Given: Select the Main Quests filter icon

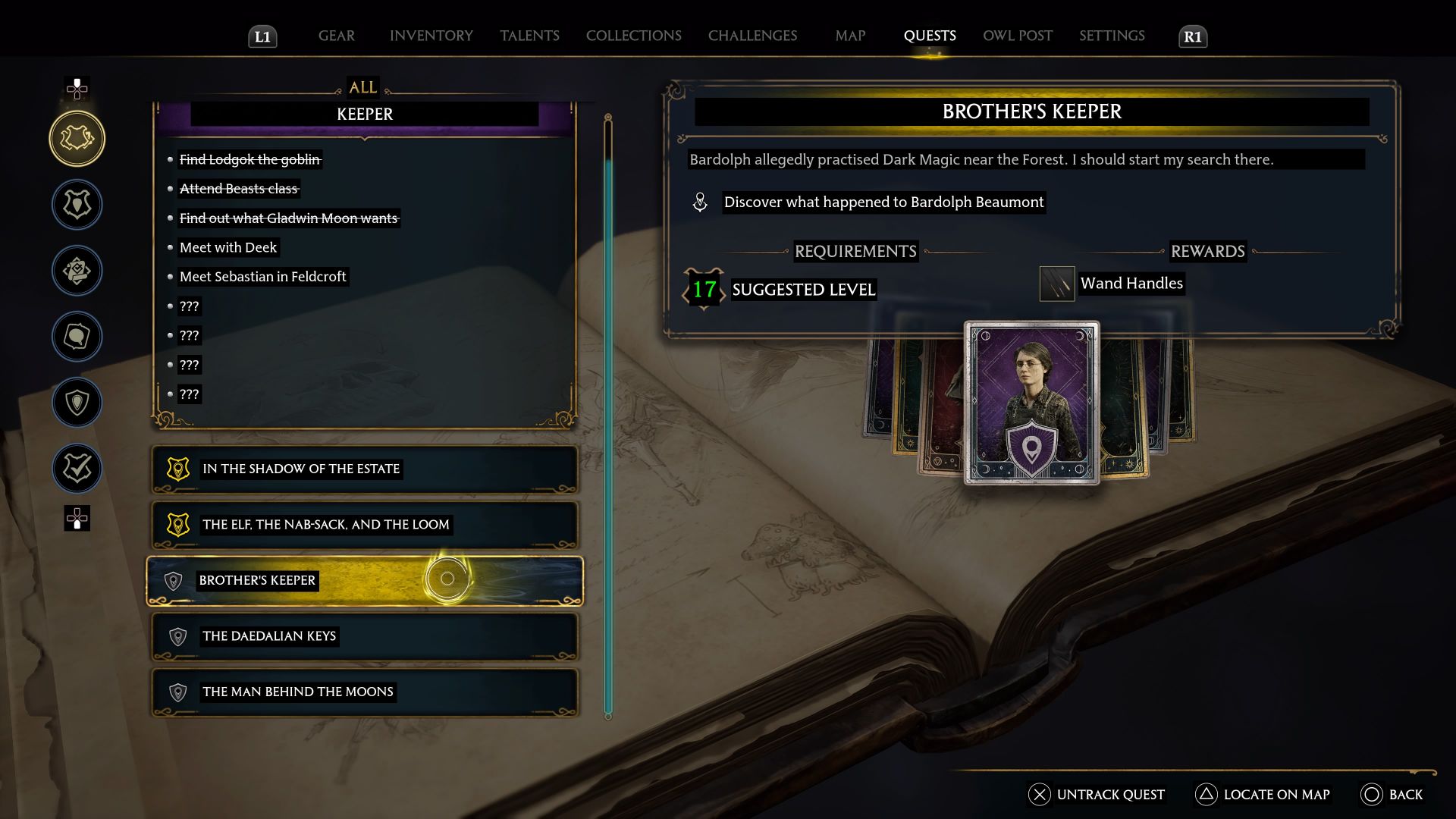Looking at the screenshot, I should coord(77,205).
